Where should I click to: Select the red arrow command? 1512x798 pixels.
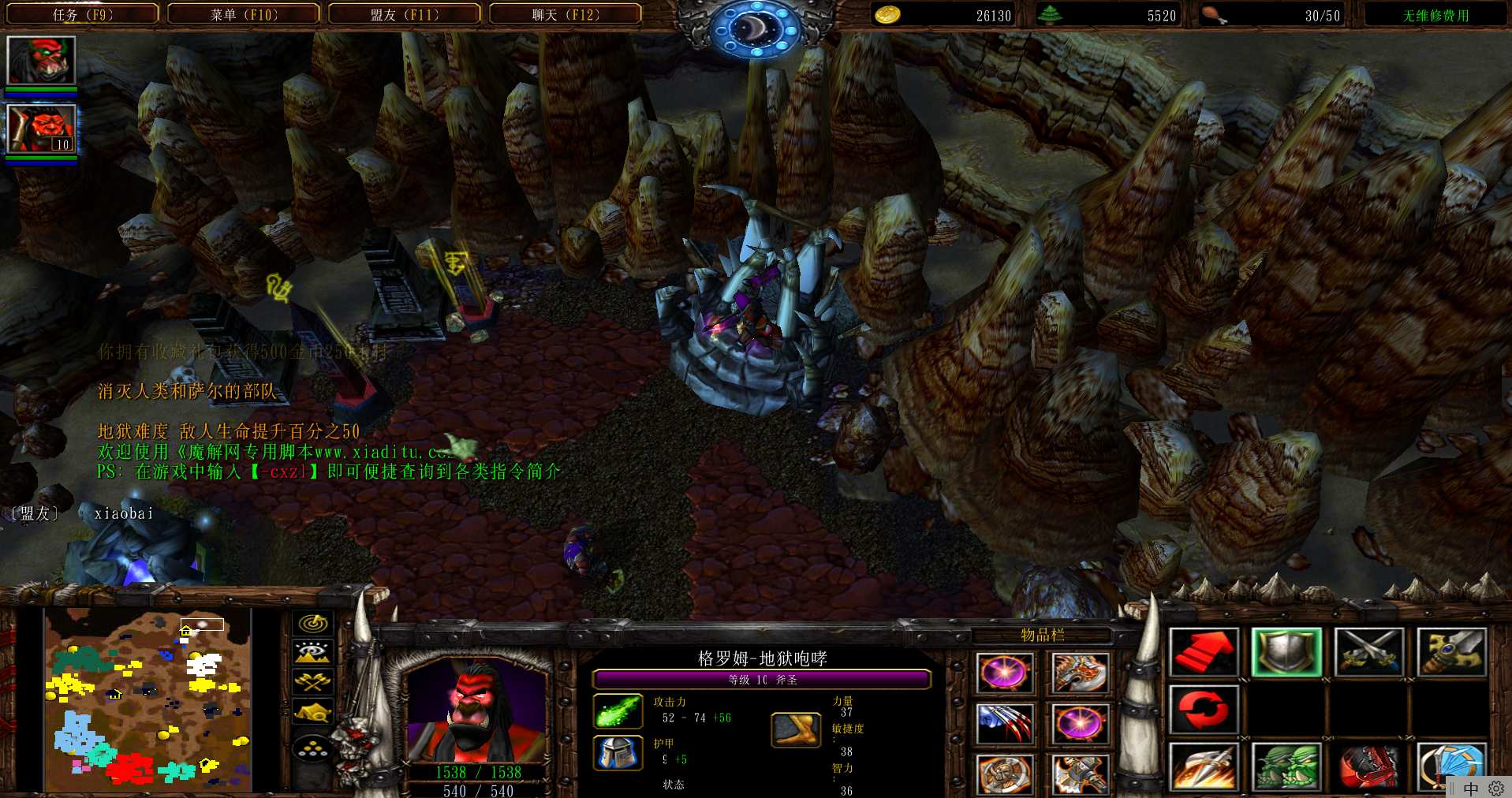[1203, 652]
